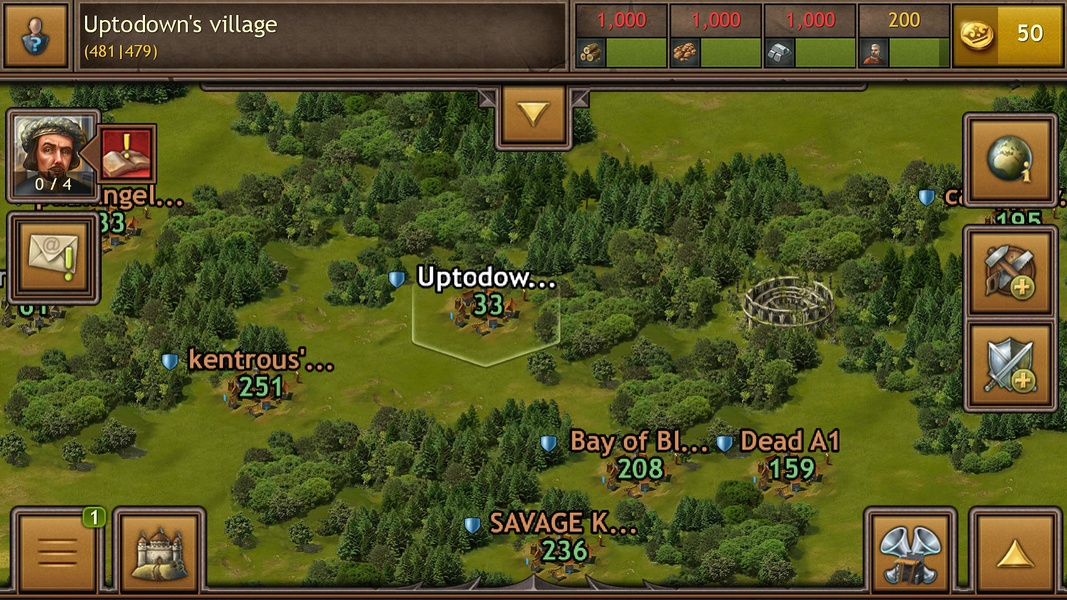Image resolution: width=1067 pixels, height=600 pixels.
Task: Select the Uptodow... village marker
Action: 487,304
